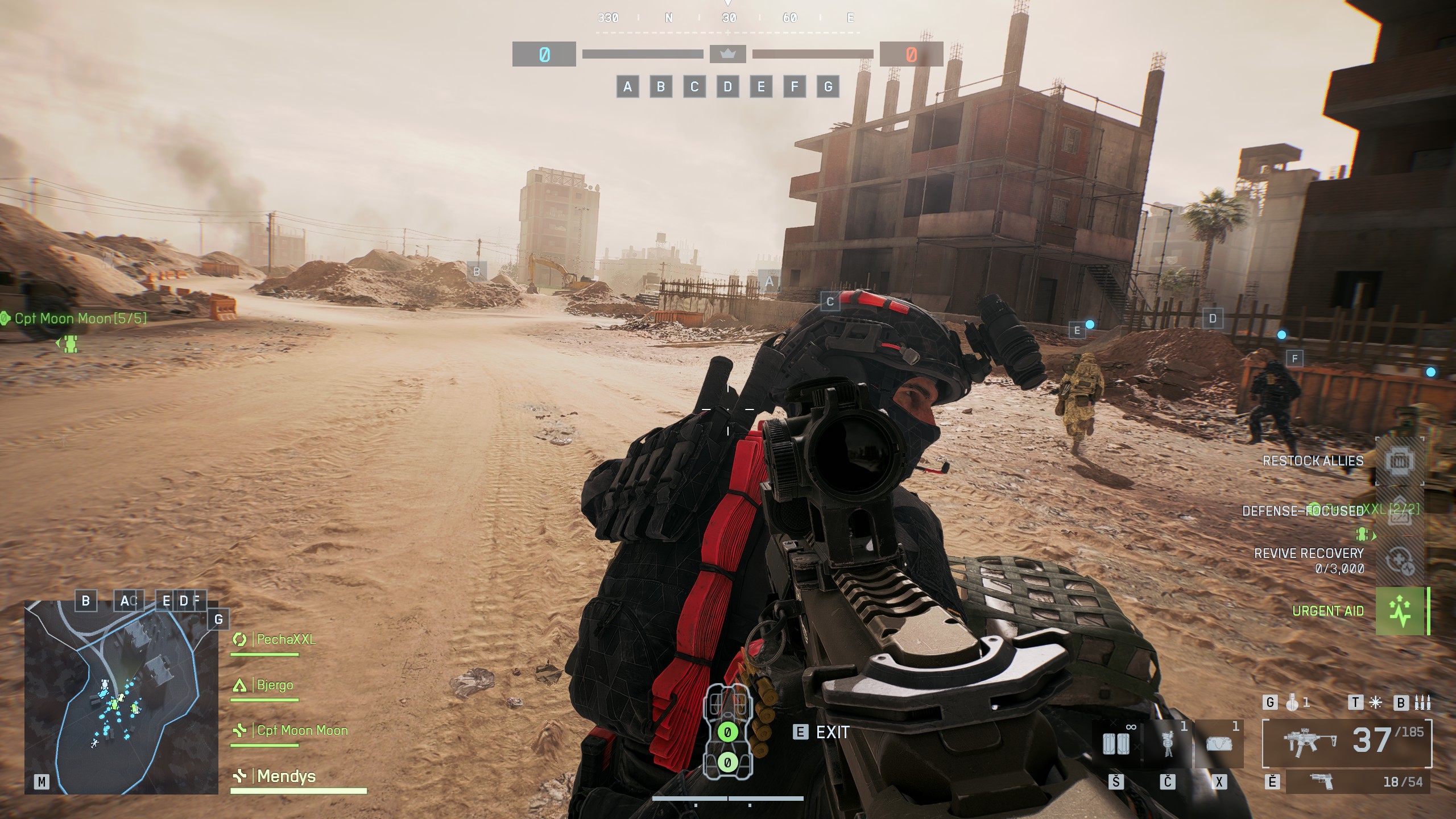Screen dimensions: 1456x819
Task: Activate the Urgent Aid ability icon
Action: point(1400,611)
